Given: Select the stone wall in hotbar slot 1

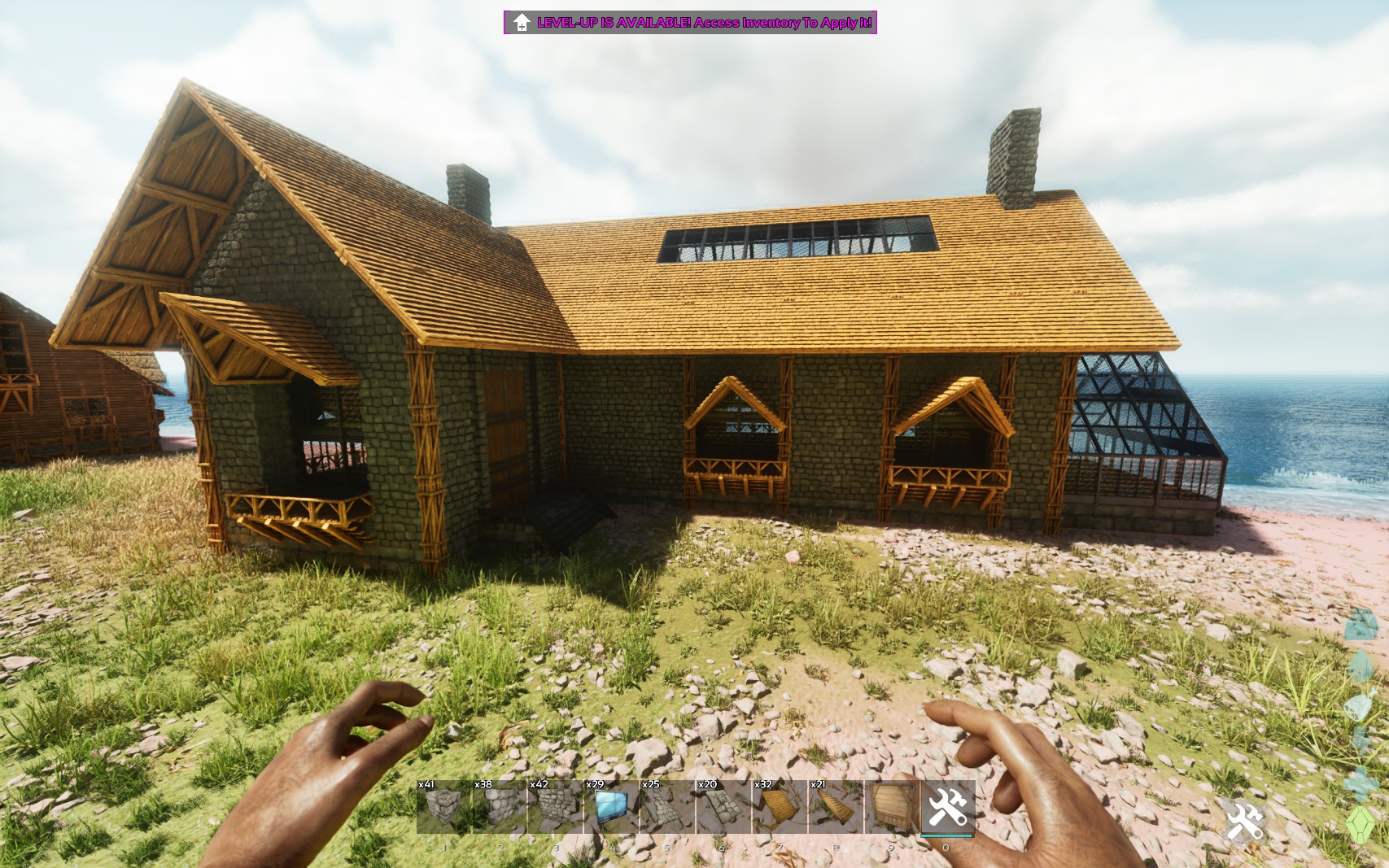Looking at the screenshot, I should pos(444,810).
